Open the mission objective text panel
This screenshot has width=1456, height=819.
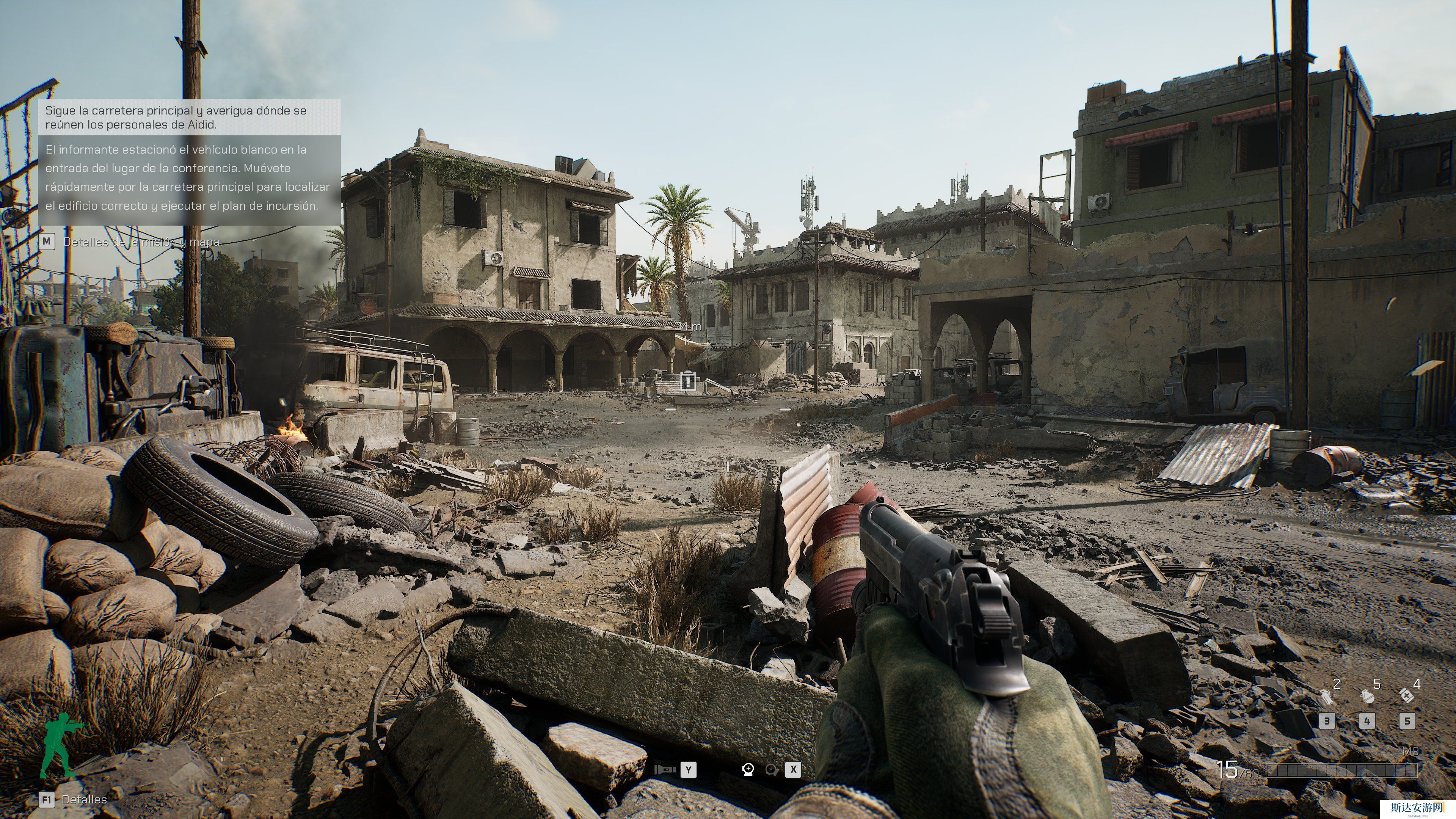[189, 163]
